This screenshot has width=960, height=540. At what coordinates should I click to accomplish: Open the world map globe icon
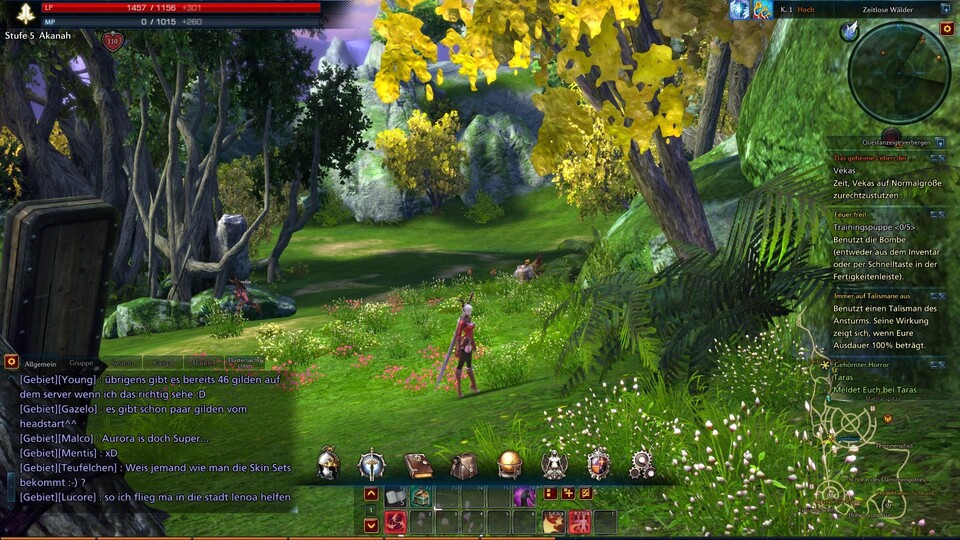pyautogui.click(x=509, y=464)
